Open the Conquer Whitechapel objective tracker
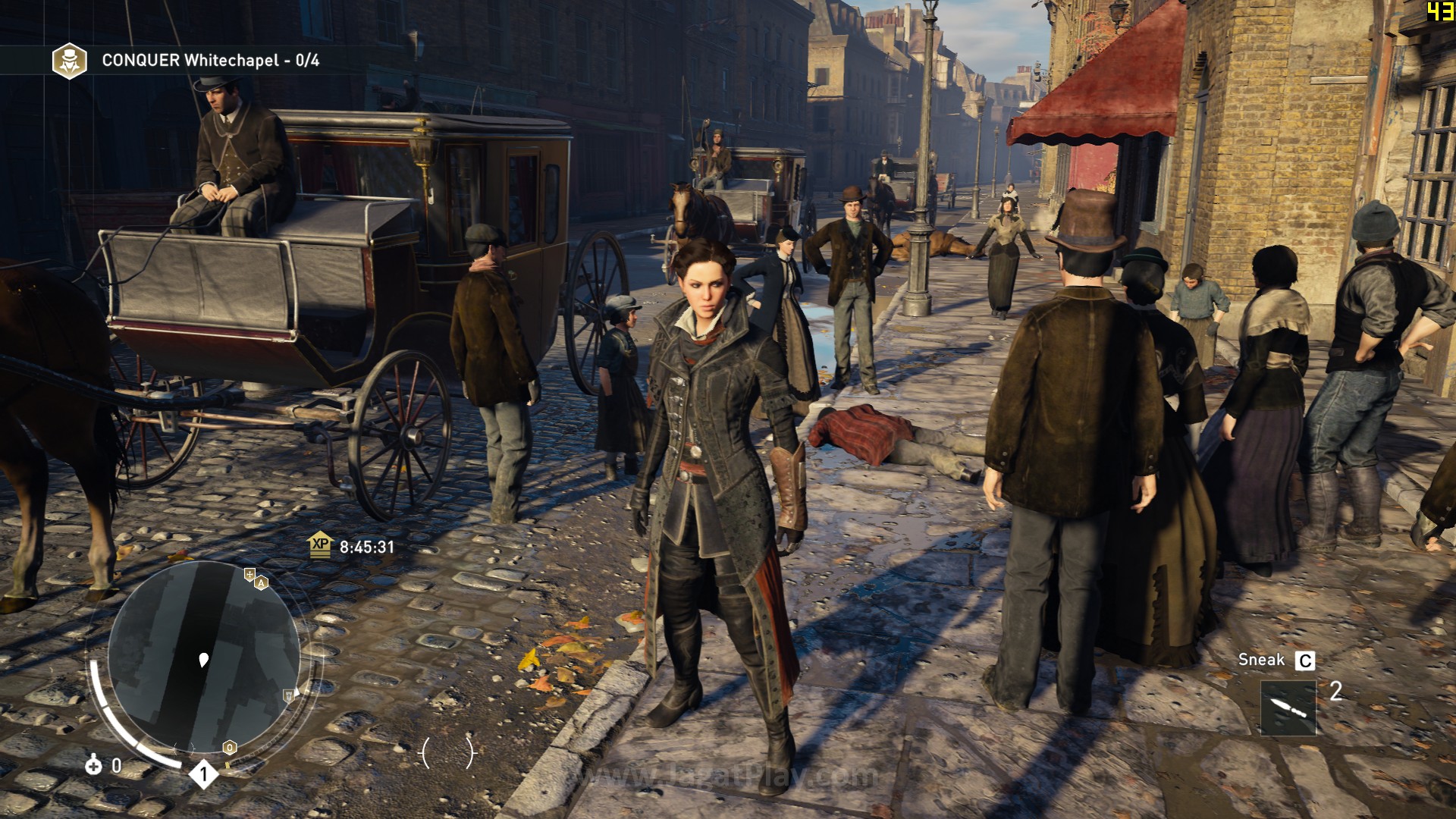The height and width of the screenshot is (819, 1456). pos(210,61)
